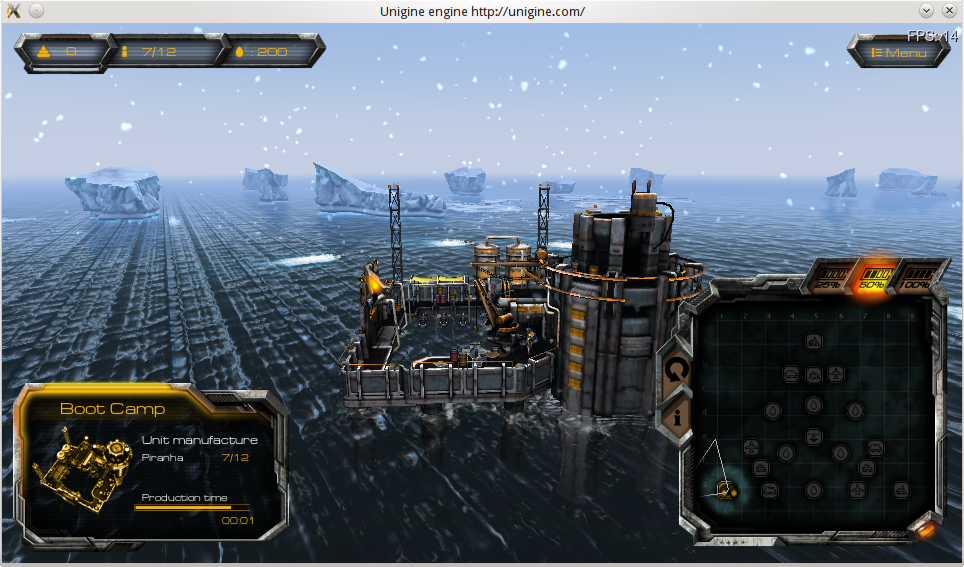
Task: Set energy level to 25%
Action: pyautogui.click(x=828, y=275)
